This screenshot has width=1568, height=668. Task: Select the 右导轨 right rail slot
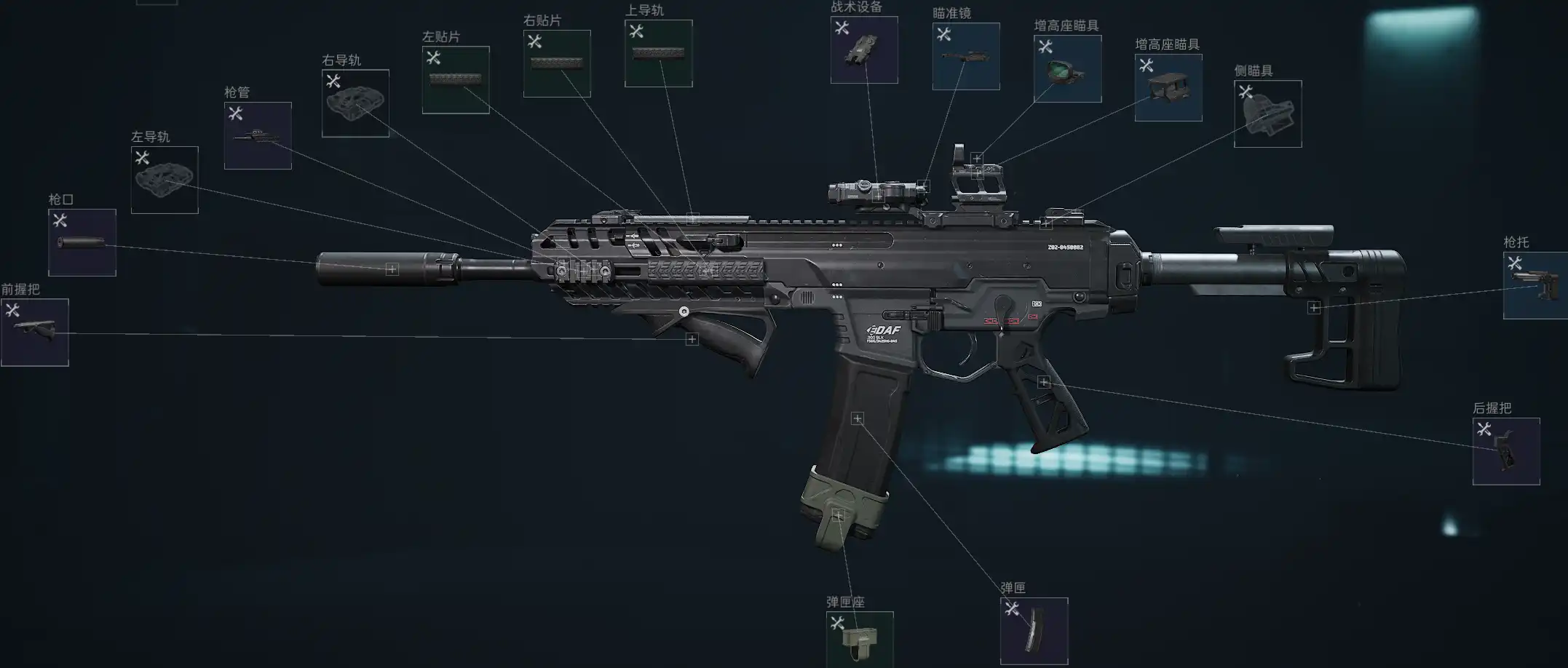coord(355,103)
